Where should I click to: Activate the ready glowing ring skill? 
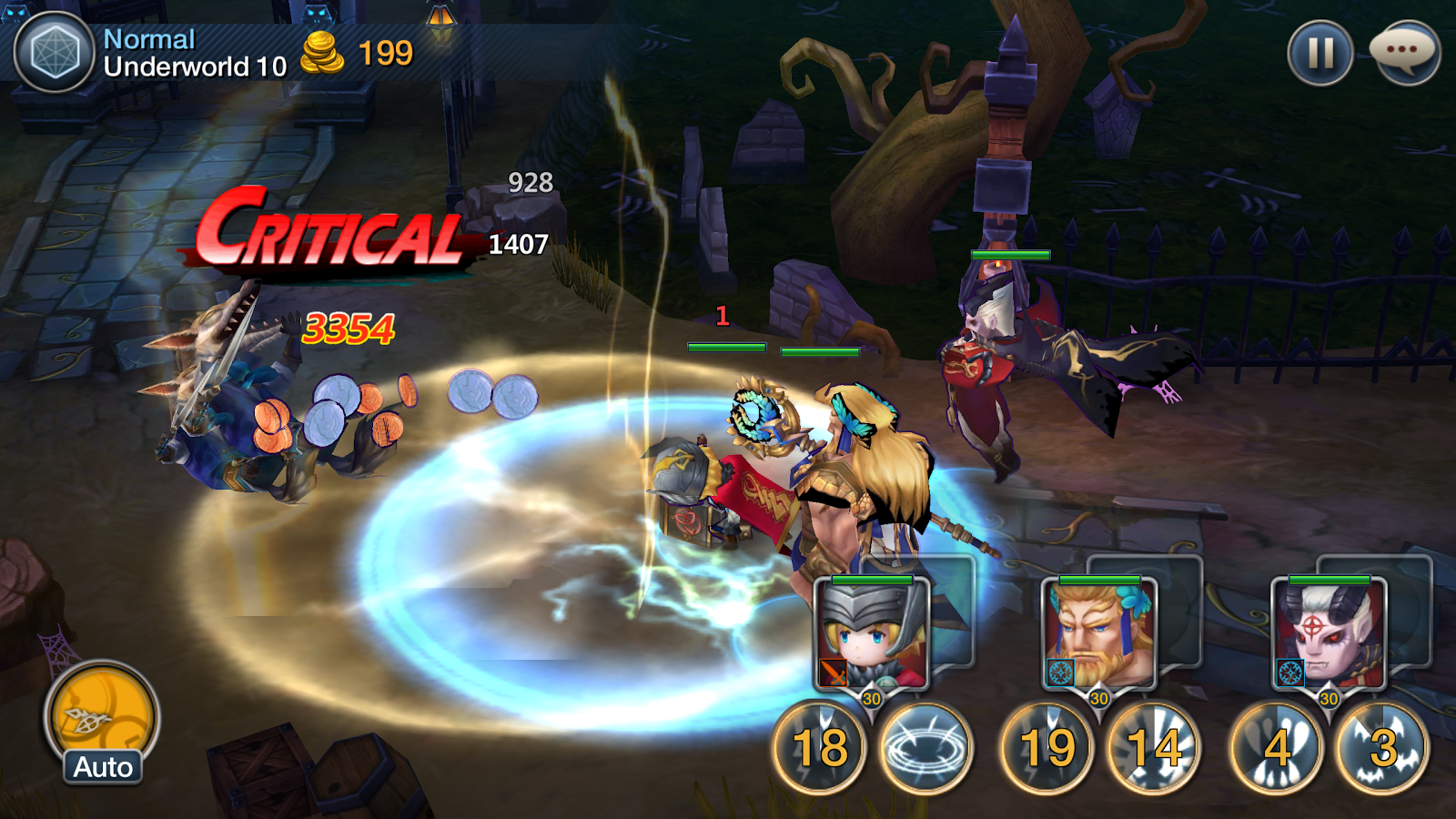[x=926, y=748]
